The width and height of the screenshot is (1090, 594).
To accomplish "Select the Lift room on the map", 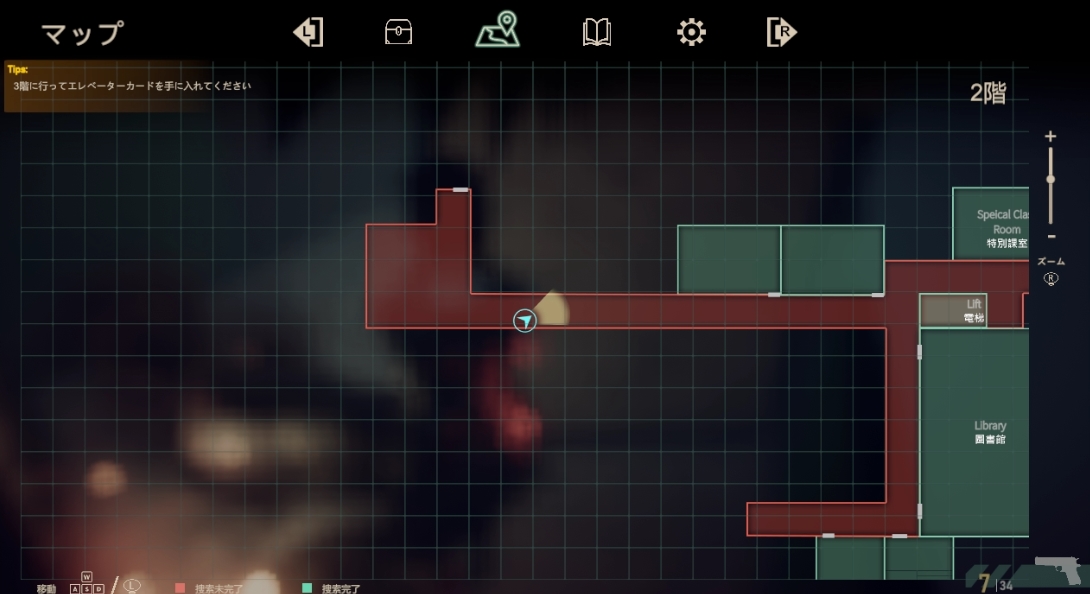I will (954, 310).
